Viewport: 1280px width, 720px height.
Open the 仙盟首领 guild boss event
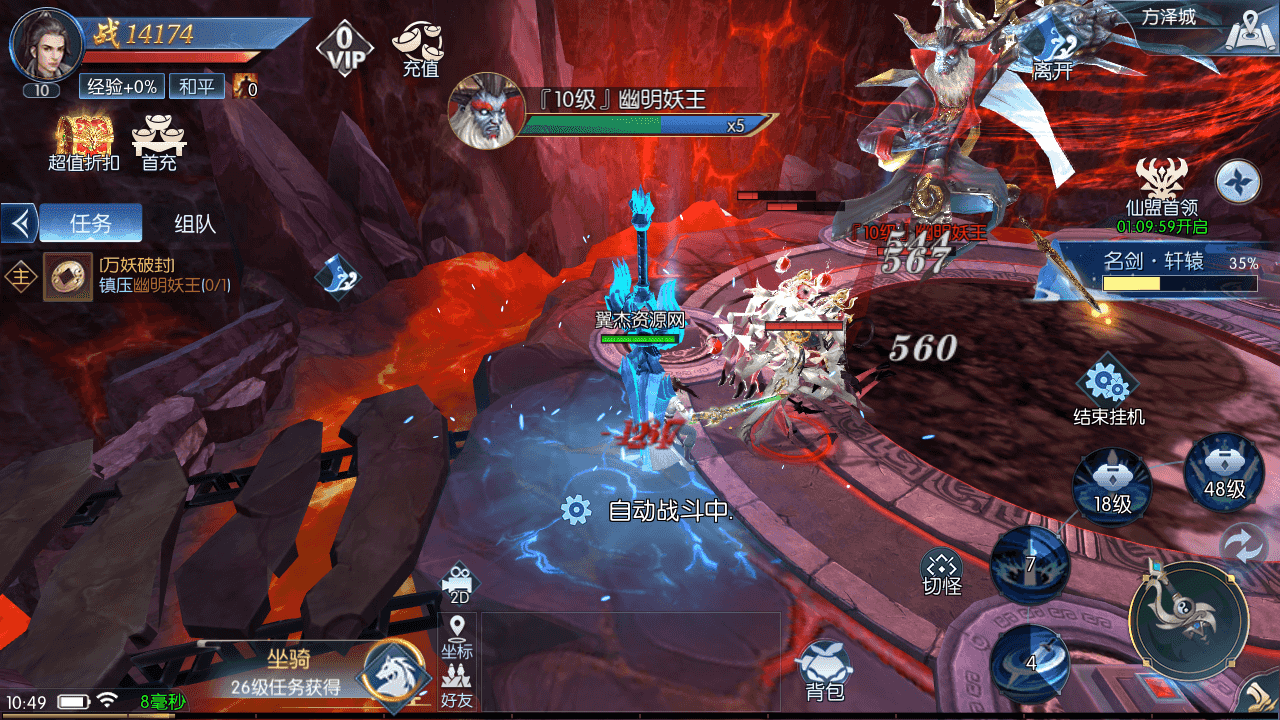1161,188
